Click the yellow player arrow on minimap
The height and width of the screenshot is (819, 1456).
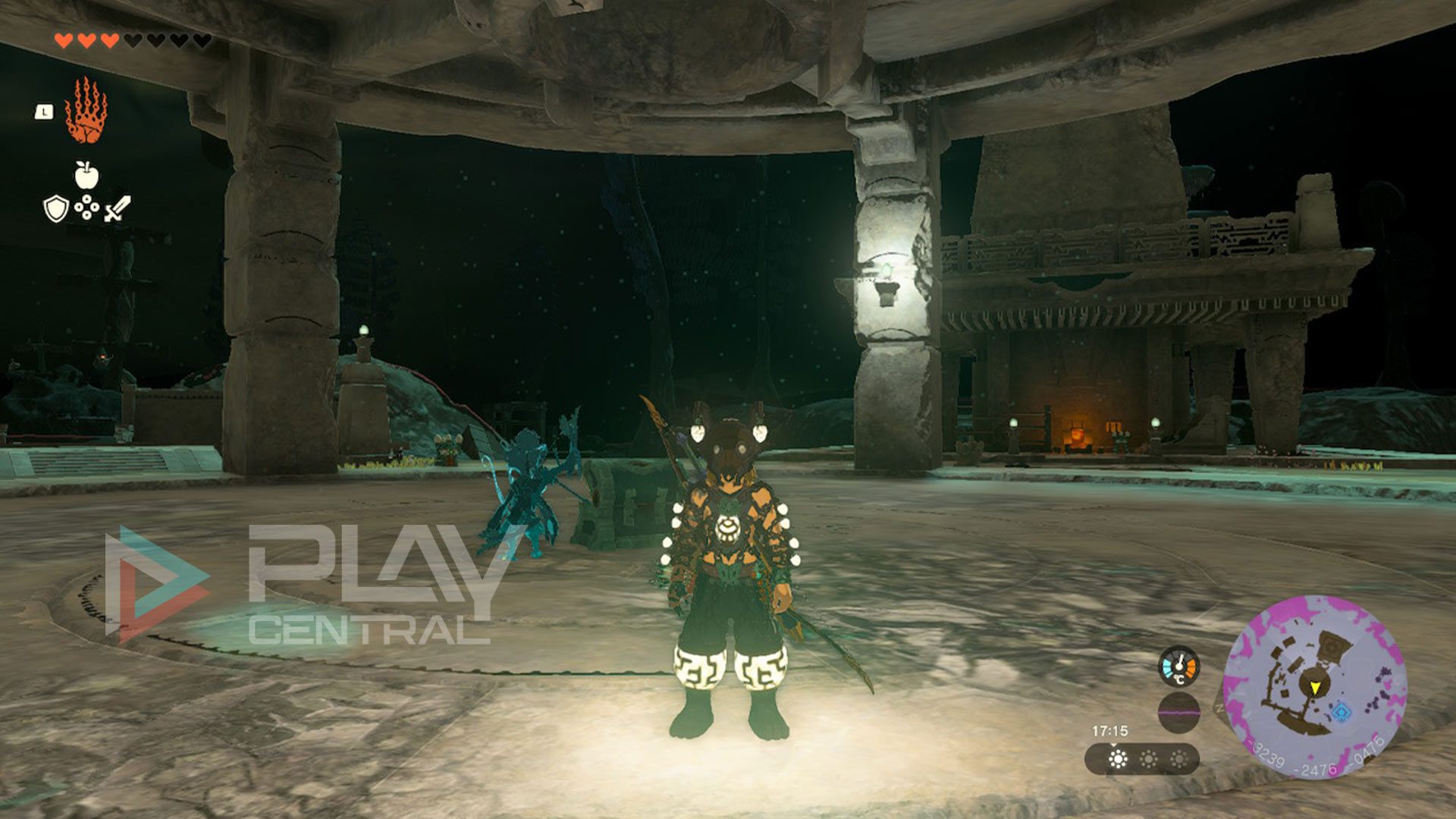1314,687
